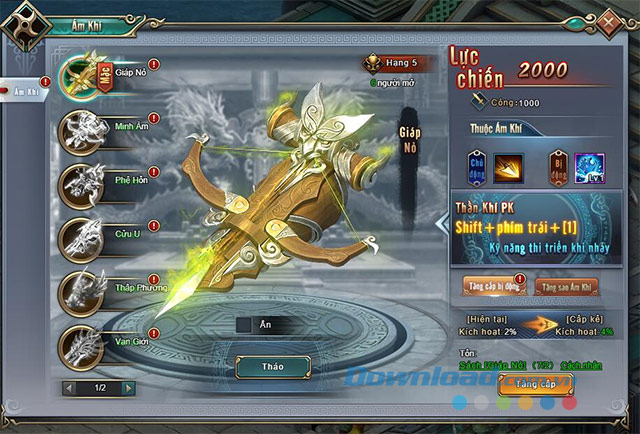
Task: Select the active skill golden slash icon
Action: 509,164
